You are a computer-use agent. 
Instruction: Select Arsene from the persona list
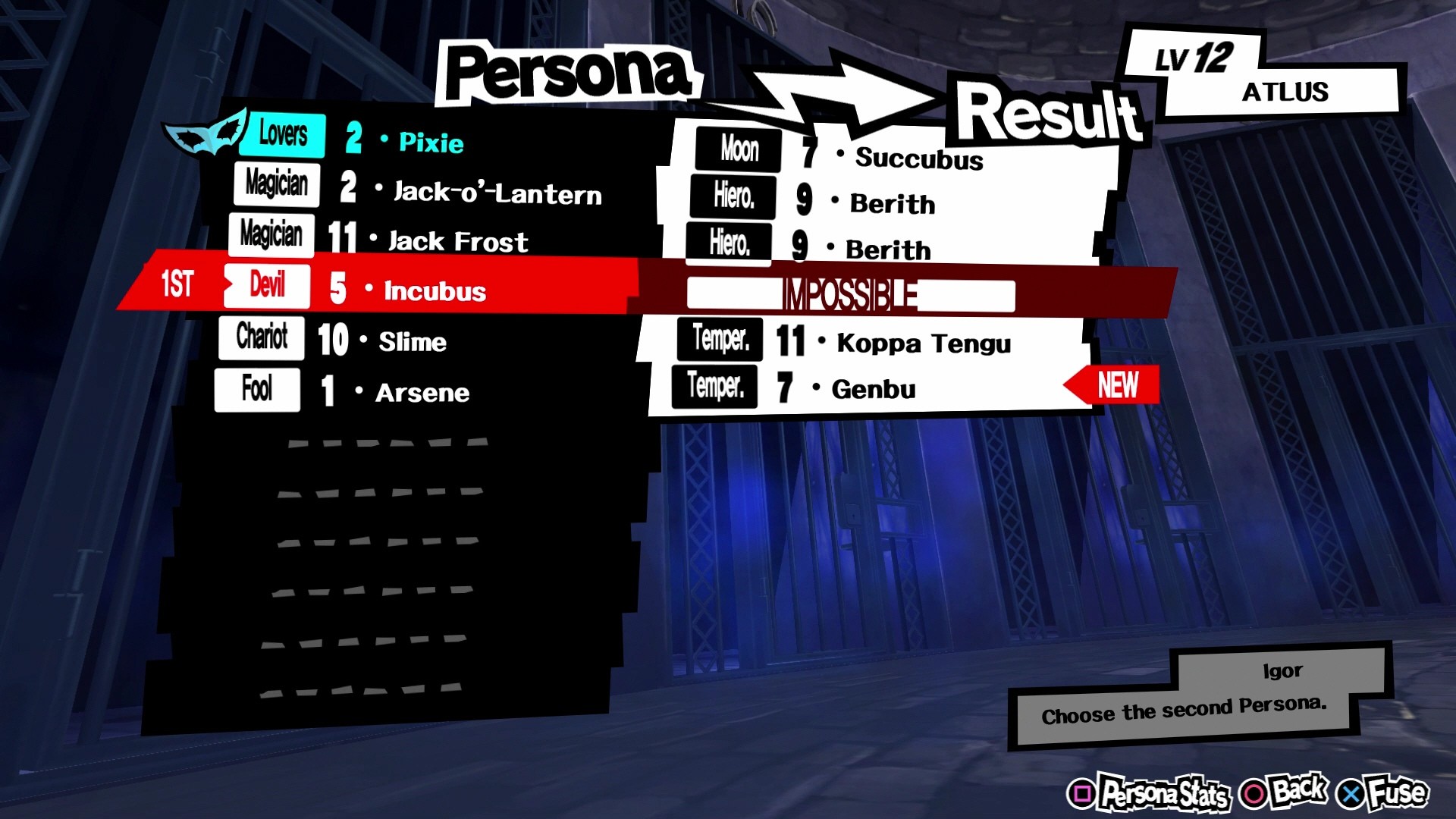[x=421, y=392]
